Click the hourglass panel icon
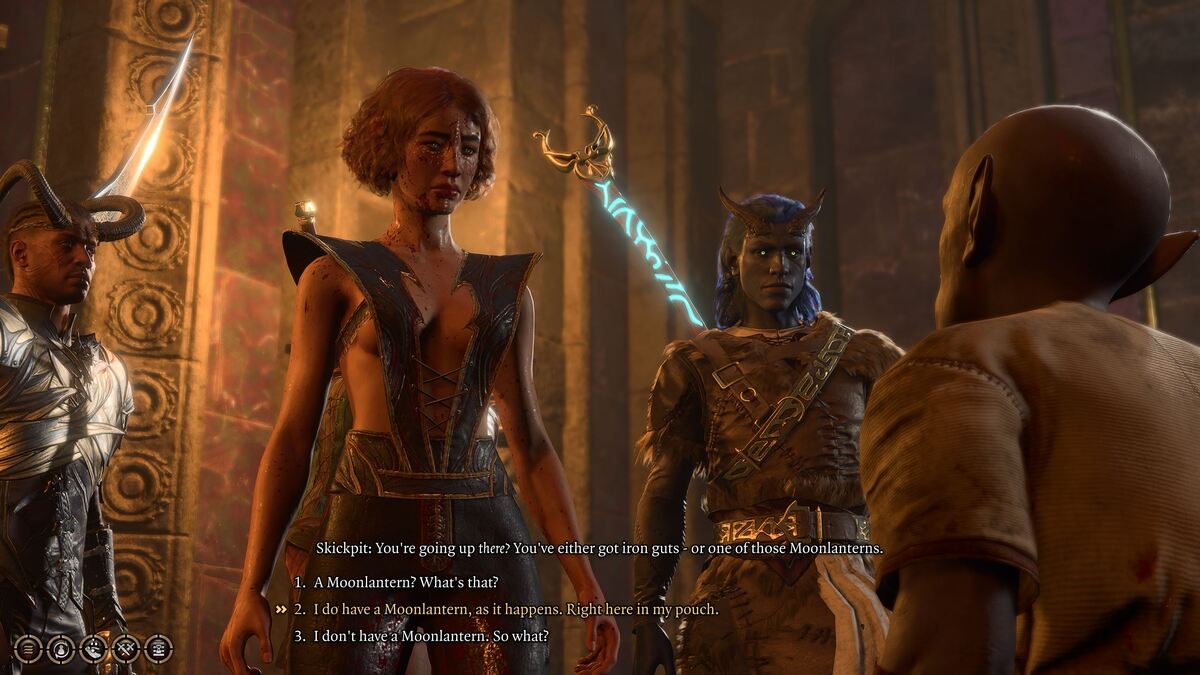This screenshot has height=675, width=1200. [x=158, y=648]
